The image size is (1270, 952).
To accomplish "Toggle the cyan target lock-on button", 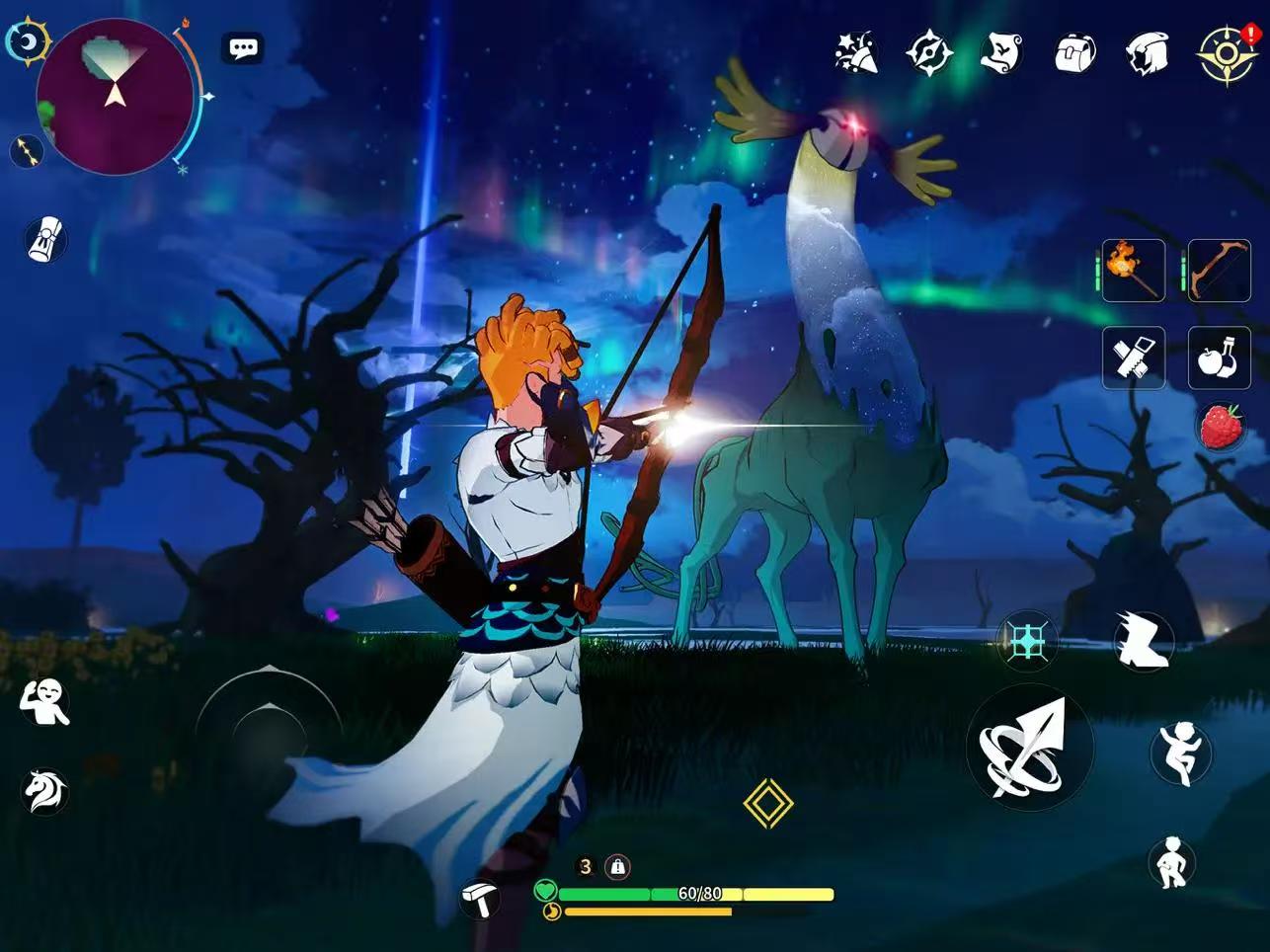I will coord(1027,642).
